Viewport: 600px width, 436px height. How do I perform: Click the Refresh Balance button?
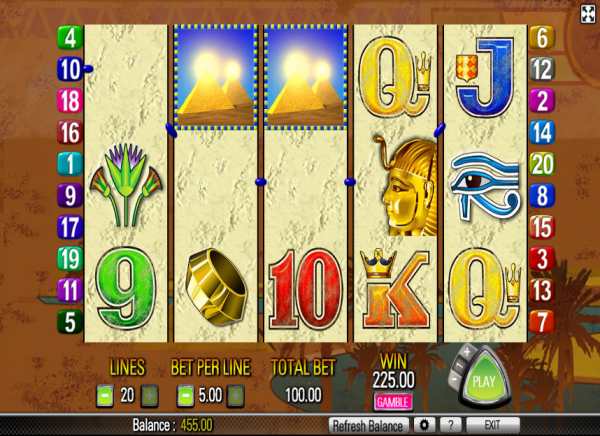coord(369,425)
